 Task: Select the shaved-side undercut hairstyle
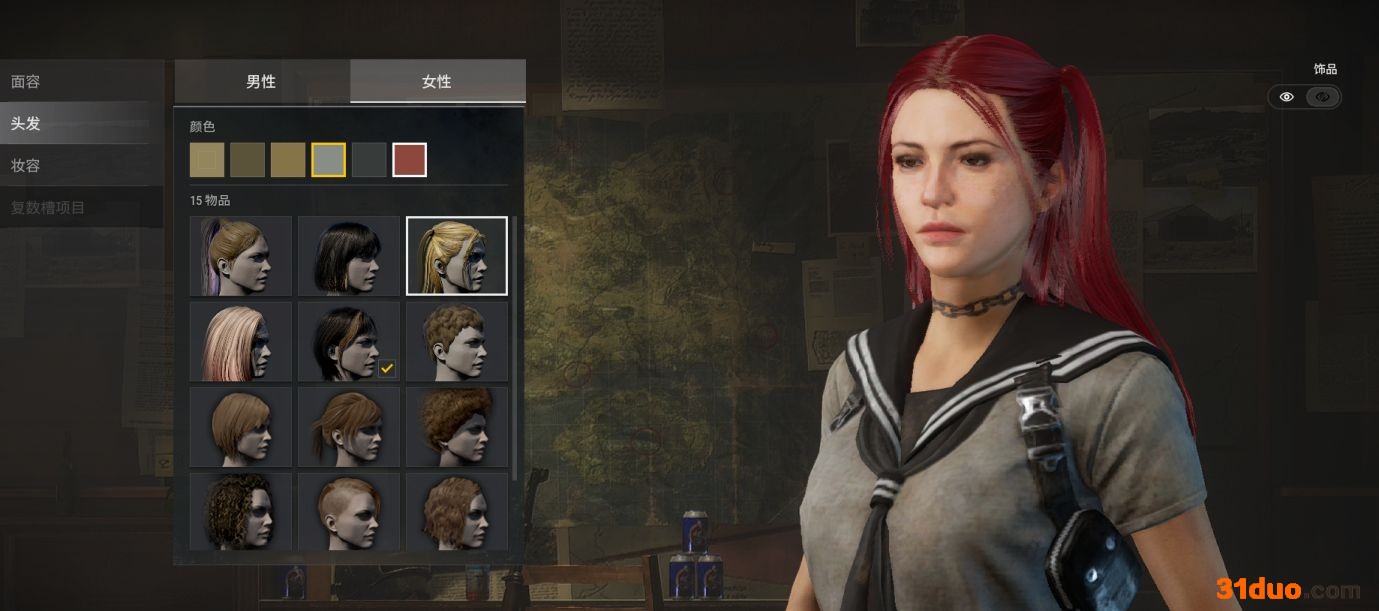point(349,511)
